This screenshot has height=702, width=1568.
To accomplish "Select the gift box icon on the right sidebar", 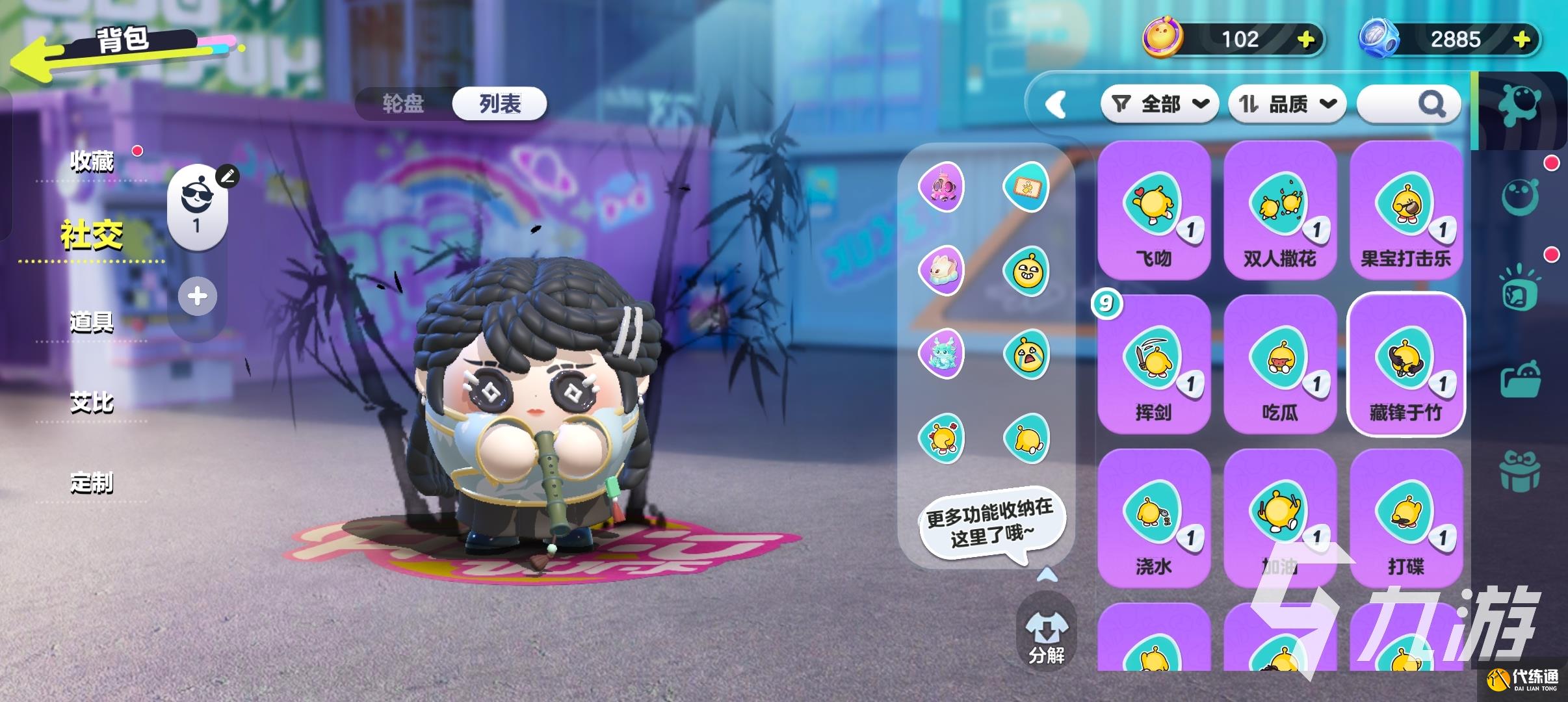I will click(x=1519, y=473).
